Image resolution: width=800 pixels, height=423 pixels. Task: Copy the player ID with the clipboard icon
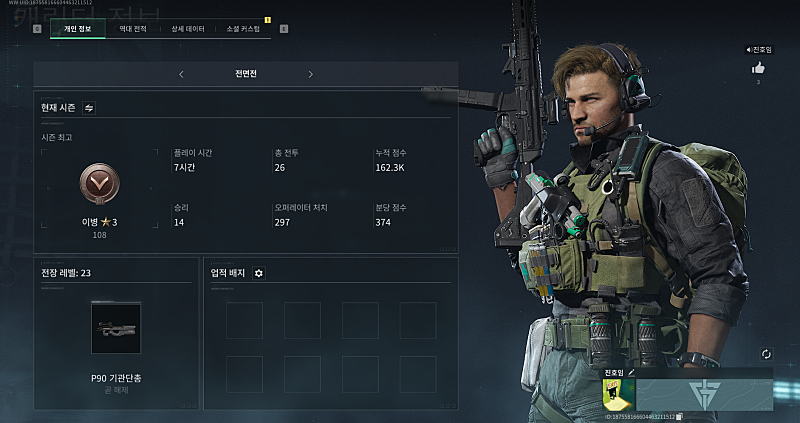(x=680, y=416)
